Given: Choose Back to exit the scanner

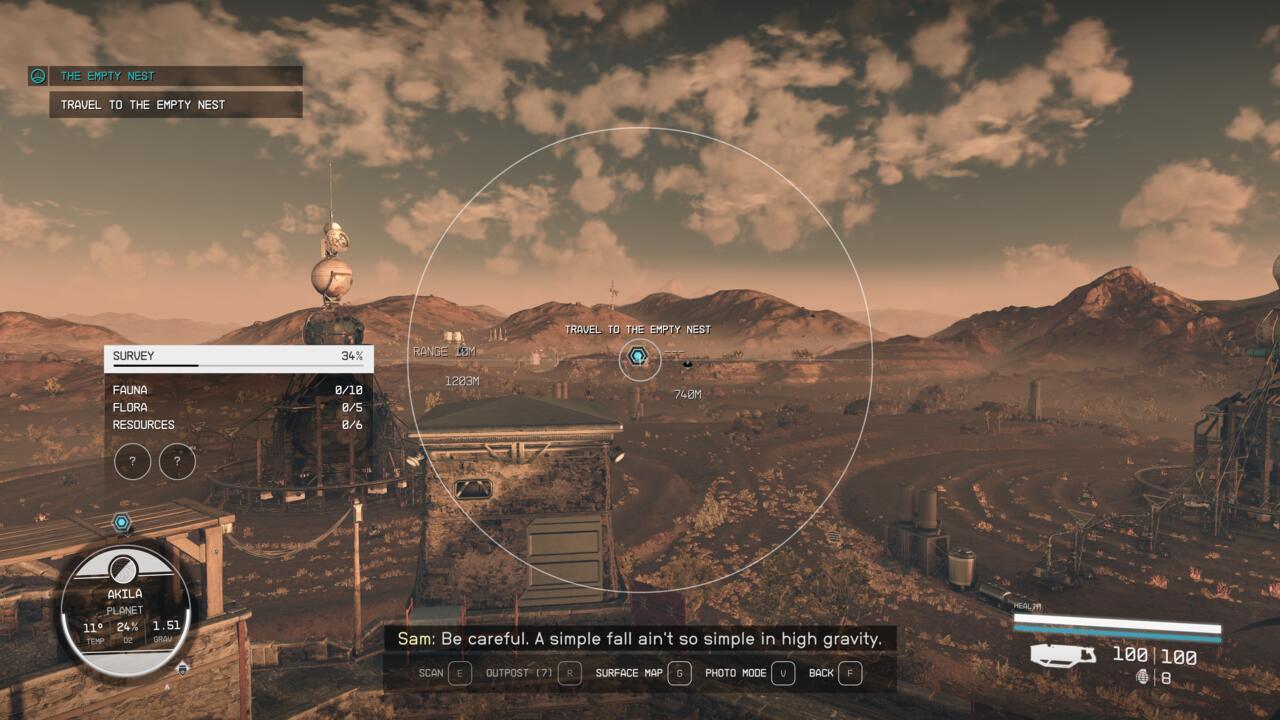Looking at the screenshot, I should click(x=835, y=673).
